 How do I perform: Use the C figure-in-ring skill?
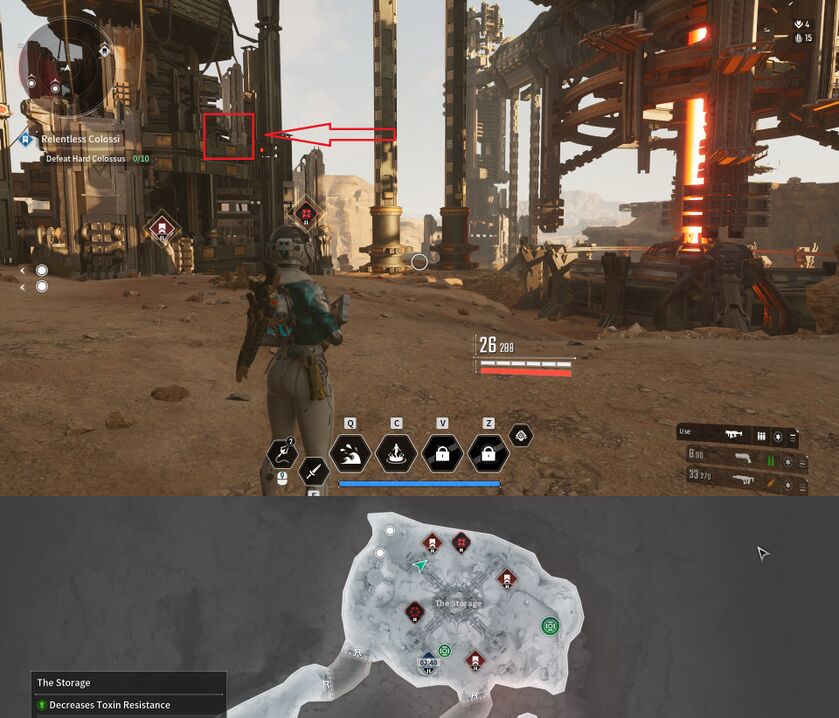(396, 453)
